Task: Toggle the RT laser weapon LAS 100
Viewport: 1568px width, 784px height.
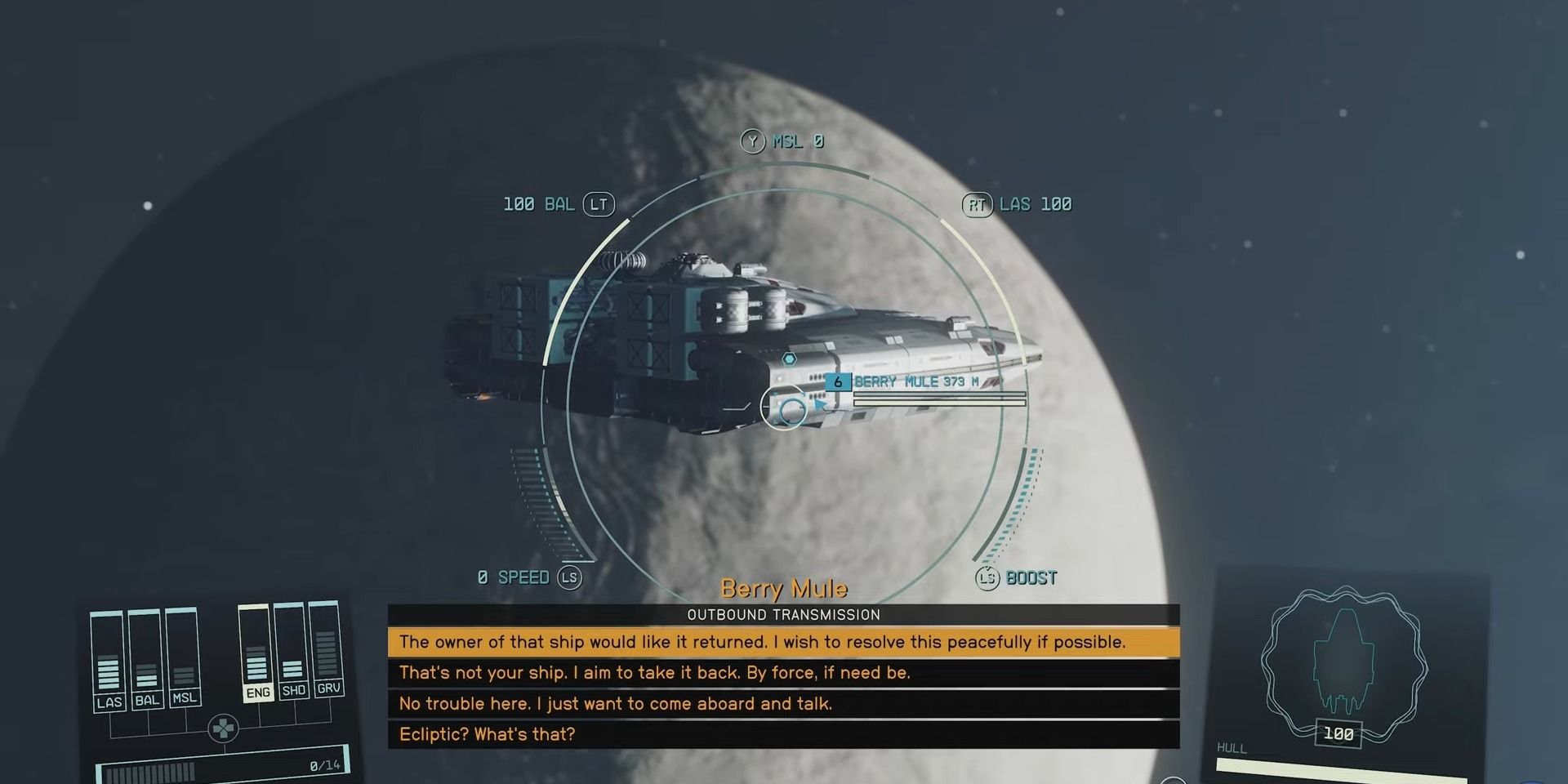Action: pyautogui.click(x=1023, y=204)
